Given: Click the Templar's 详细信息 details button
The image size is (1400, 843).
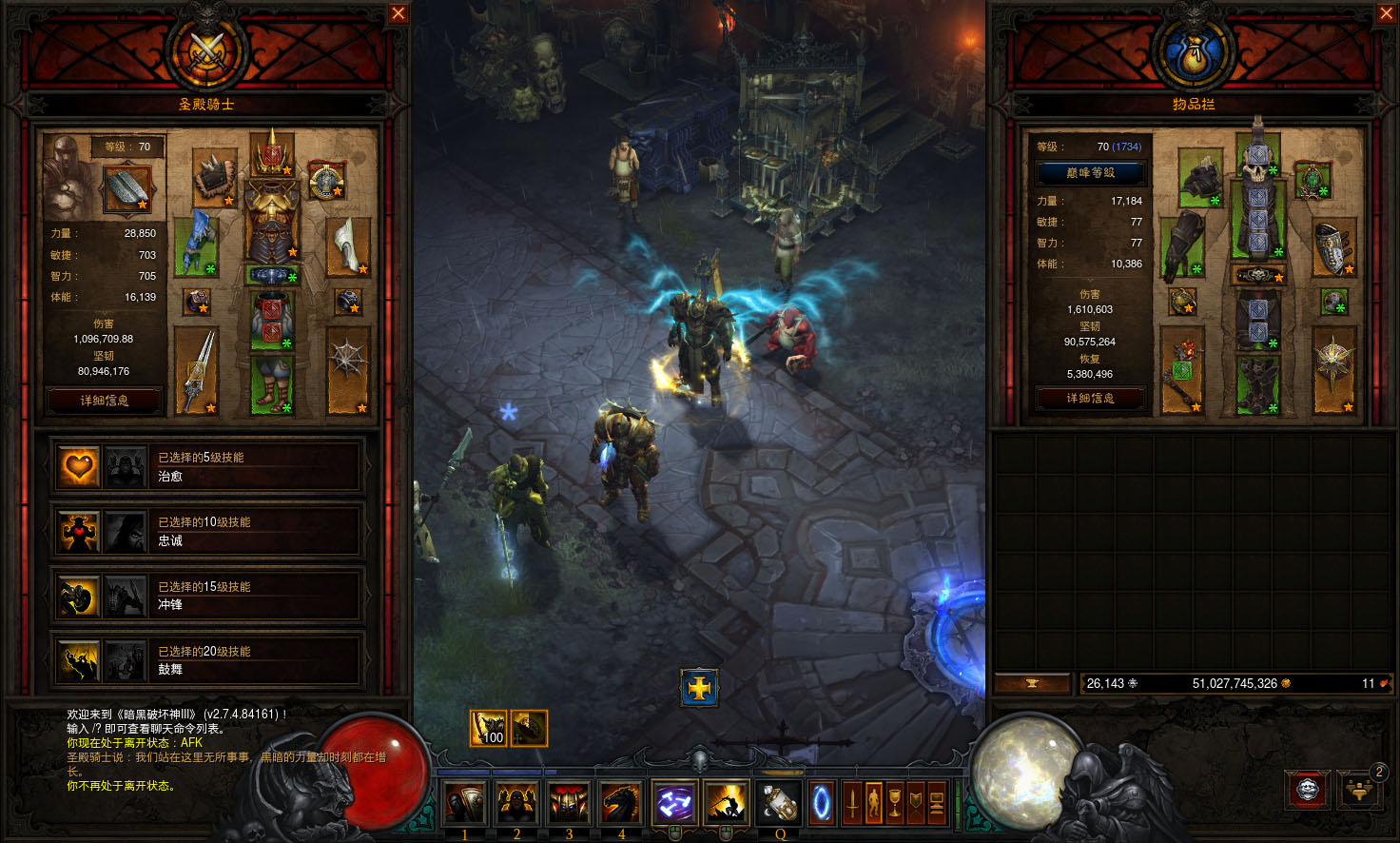Looking at the screenshot, I should click(x=105, y=399).
